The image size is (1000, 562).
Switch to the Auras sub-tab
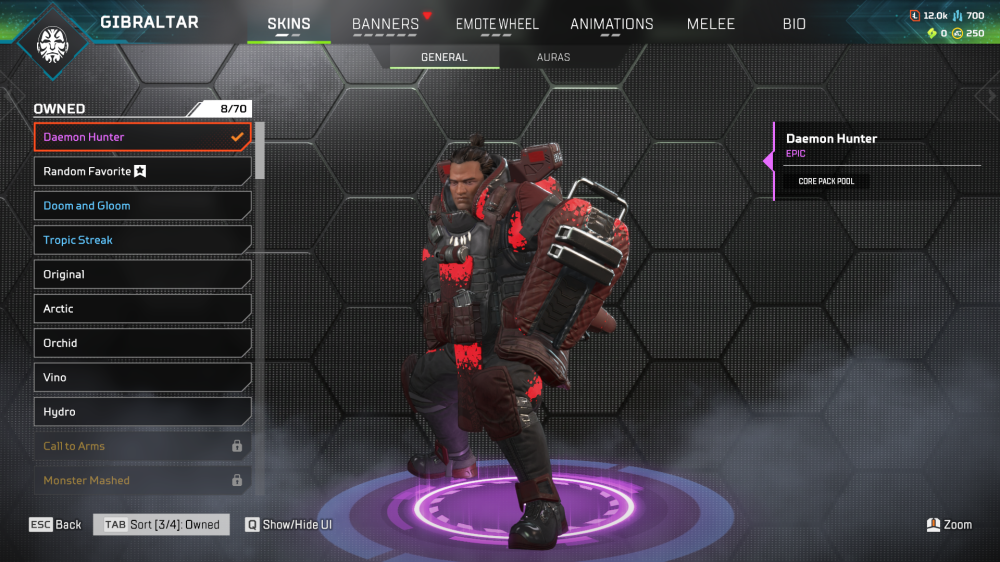pyautogui.click(x=553, y=57)
